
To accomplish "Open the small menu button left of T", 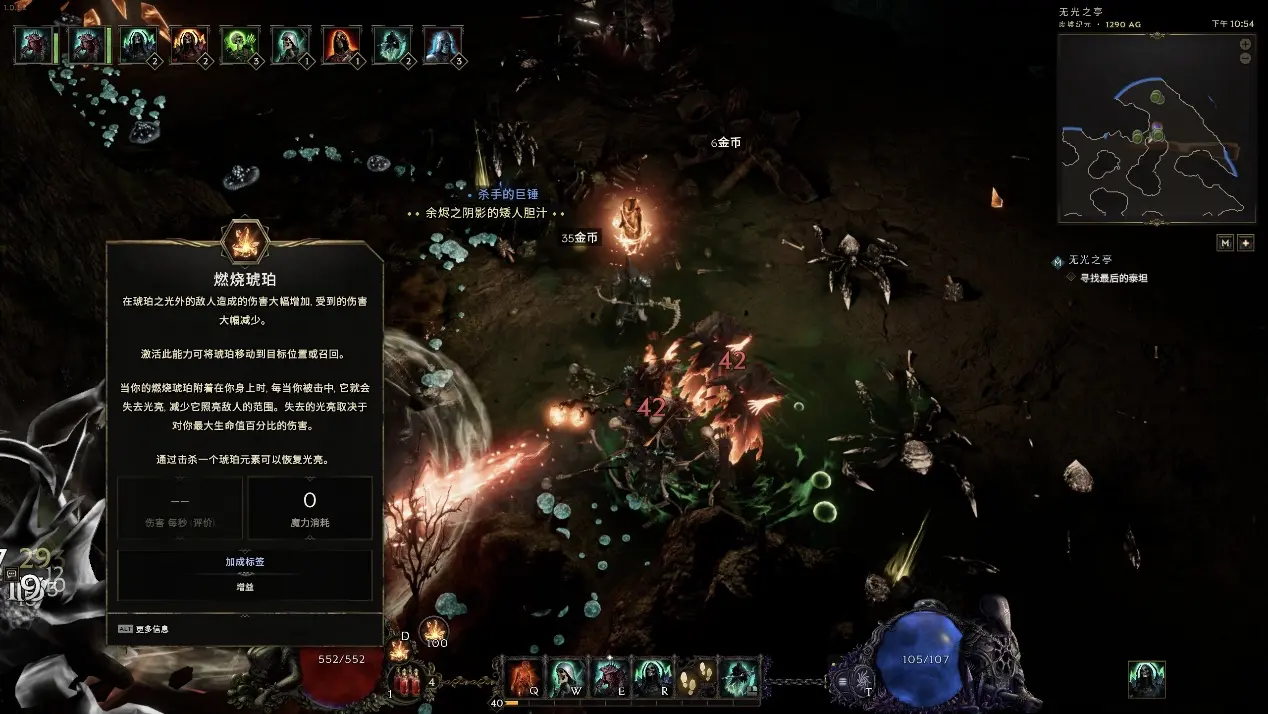I will [843, 683].
